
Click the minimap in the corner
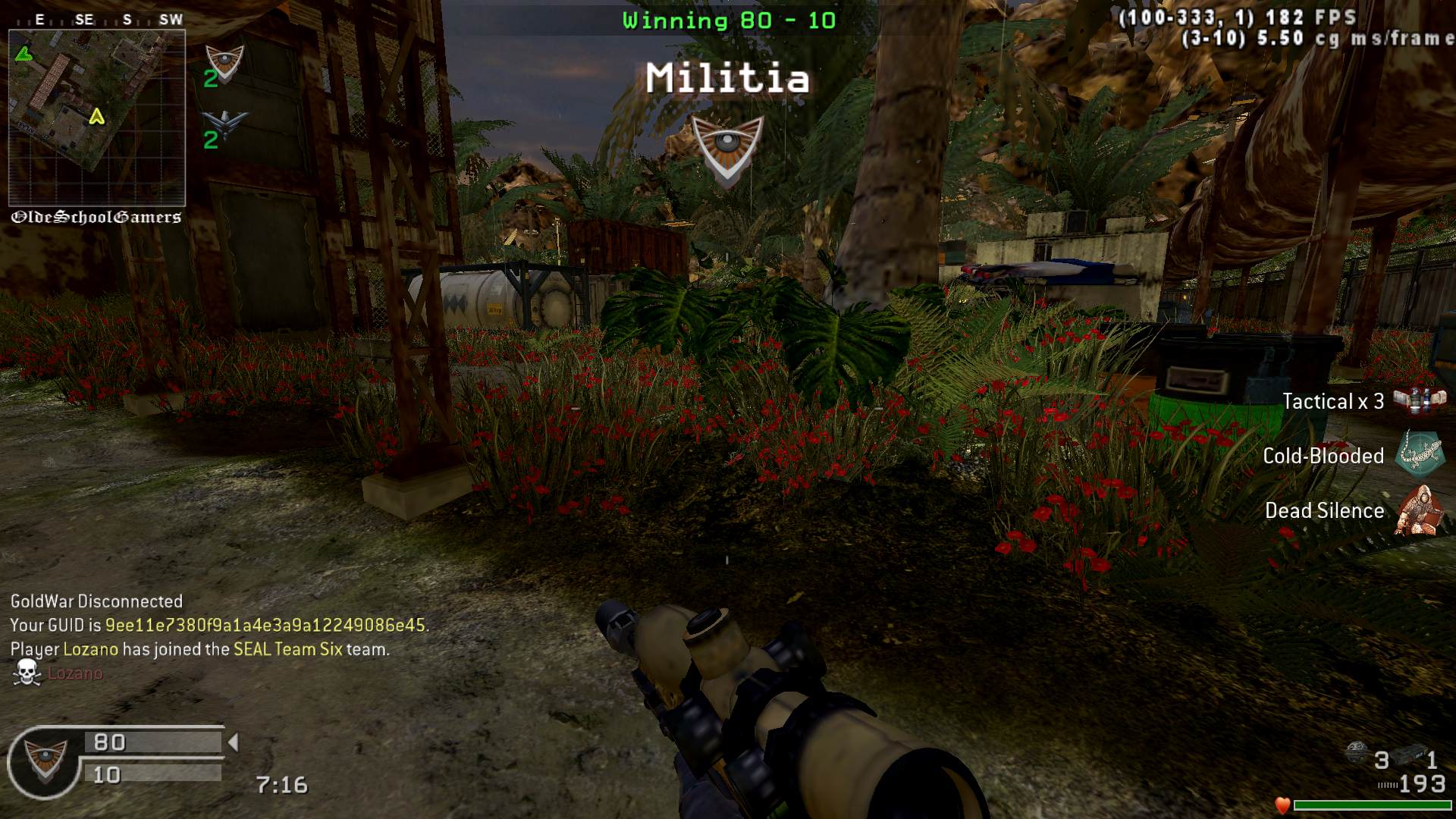click(x=96, y=118)
